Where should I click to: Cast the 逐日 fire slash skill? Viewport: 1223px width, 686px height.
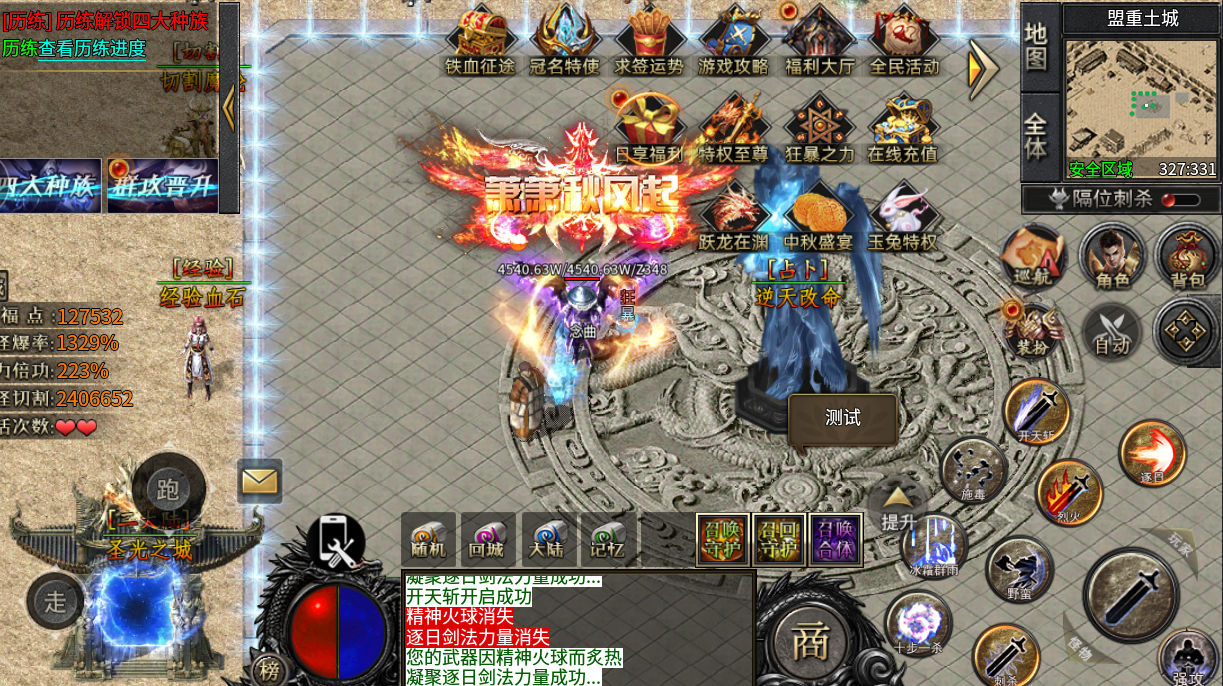[x=1152, y=453]
